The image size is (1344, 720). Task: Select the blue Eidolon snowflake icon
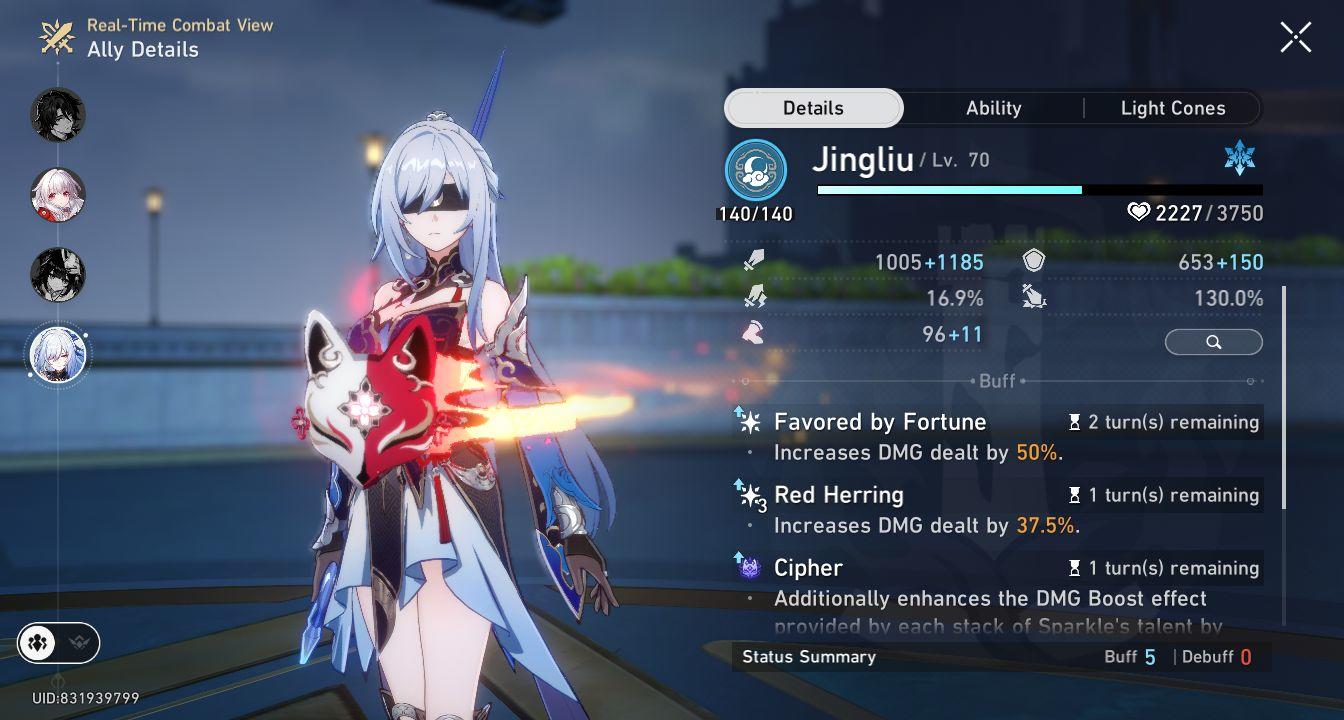click(x=1240, y=157)
